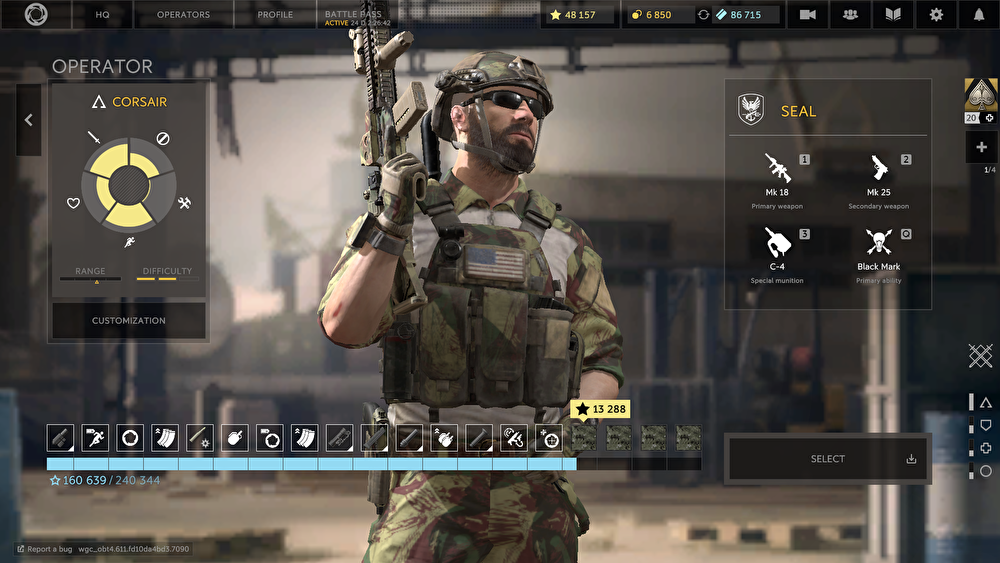Screen dimensions: 1000x563
Task: Select the Mk 25 secondary weapon
Action: tap(878, 178)
